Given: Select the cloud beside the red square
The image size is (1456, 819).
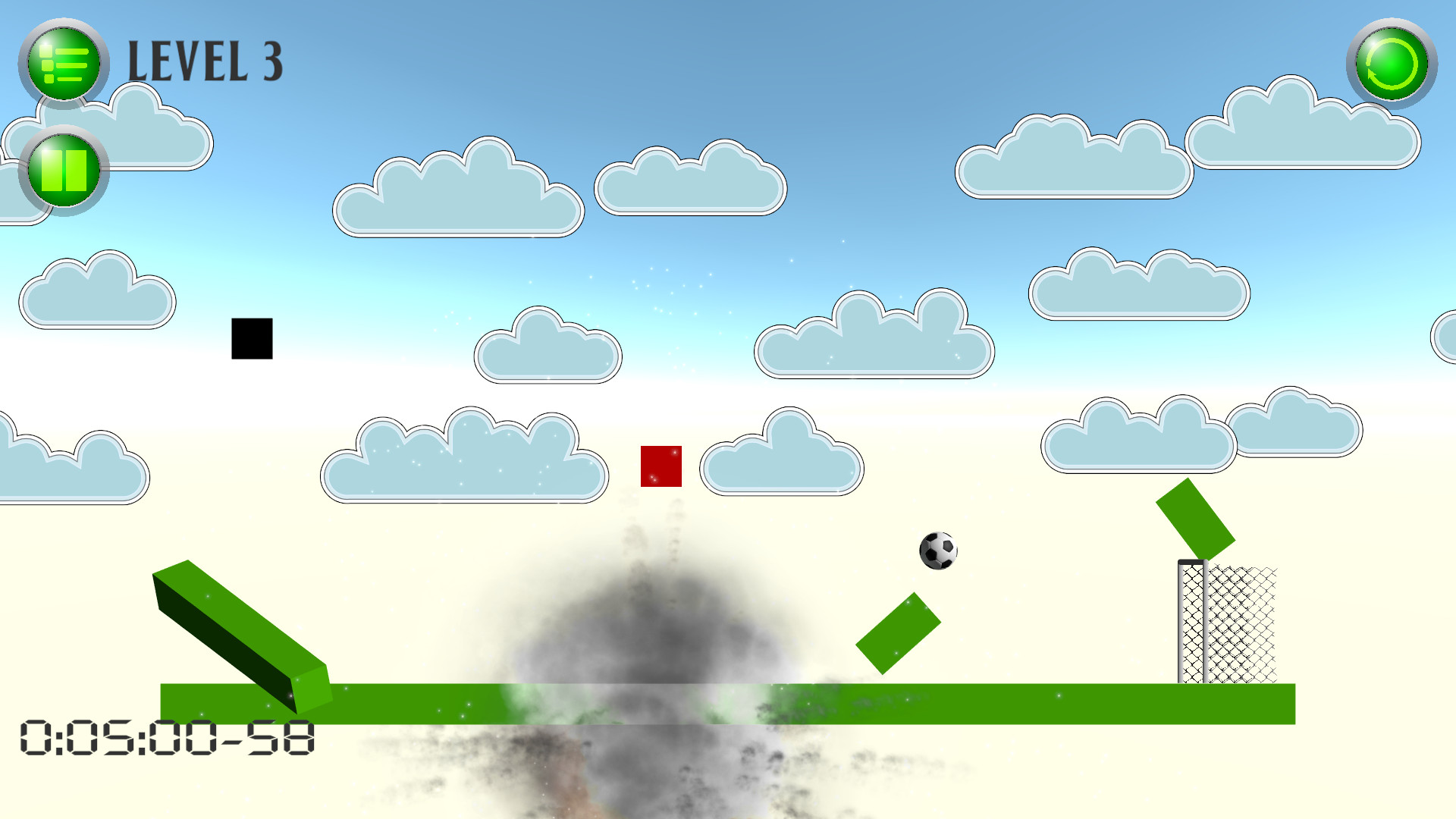Looking at the screenshot, I should [x=781, y=459].
